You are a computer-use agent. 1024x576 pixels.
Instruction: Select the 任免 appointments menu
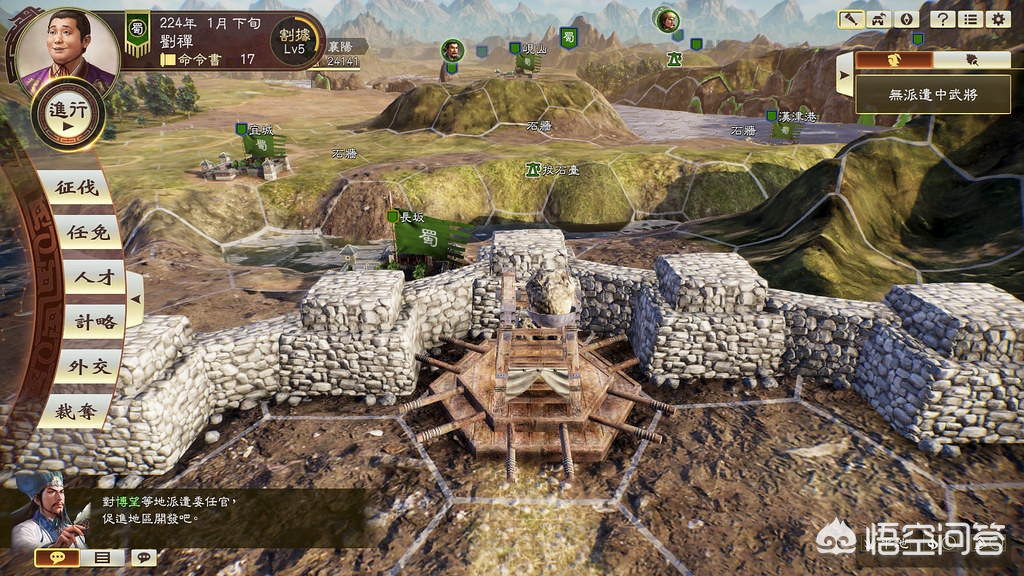tap(80, 232)
